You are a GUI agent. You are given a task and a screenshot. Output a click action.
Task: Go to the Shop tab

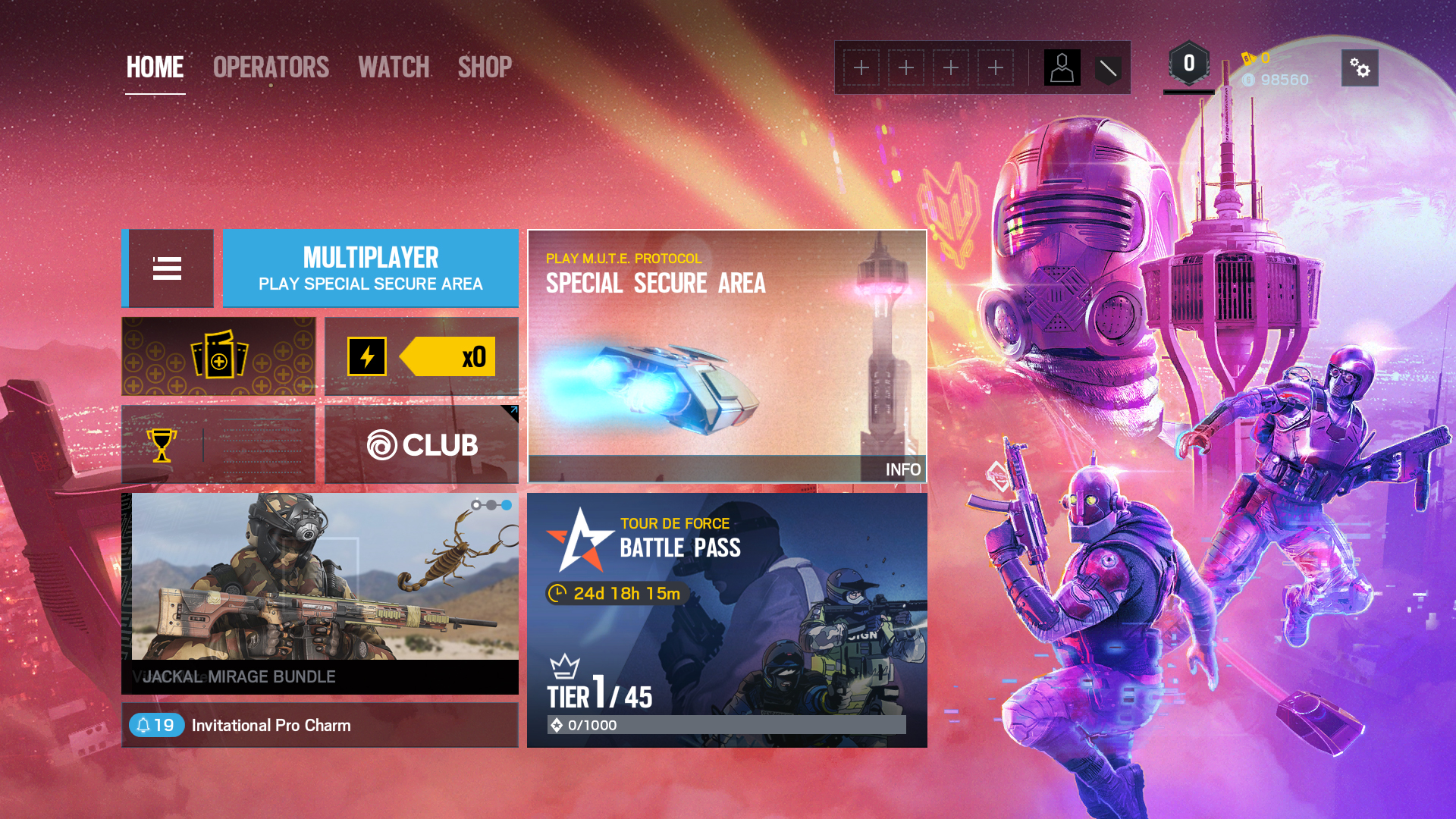[485, 67]
